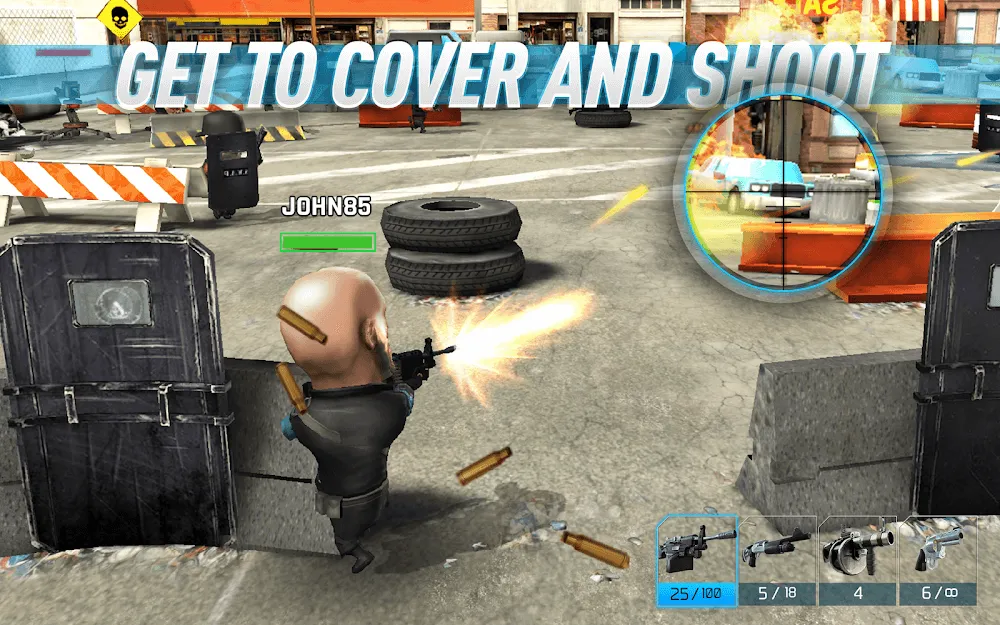Equip the drum grenade launcher slot
This screenshot has width=1000, height=625.
click(857, 560)
